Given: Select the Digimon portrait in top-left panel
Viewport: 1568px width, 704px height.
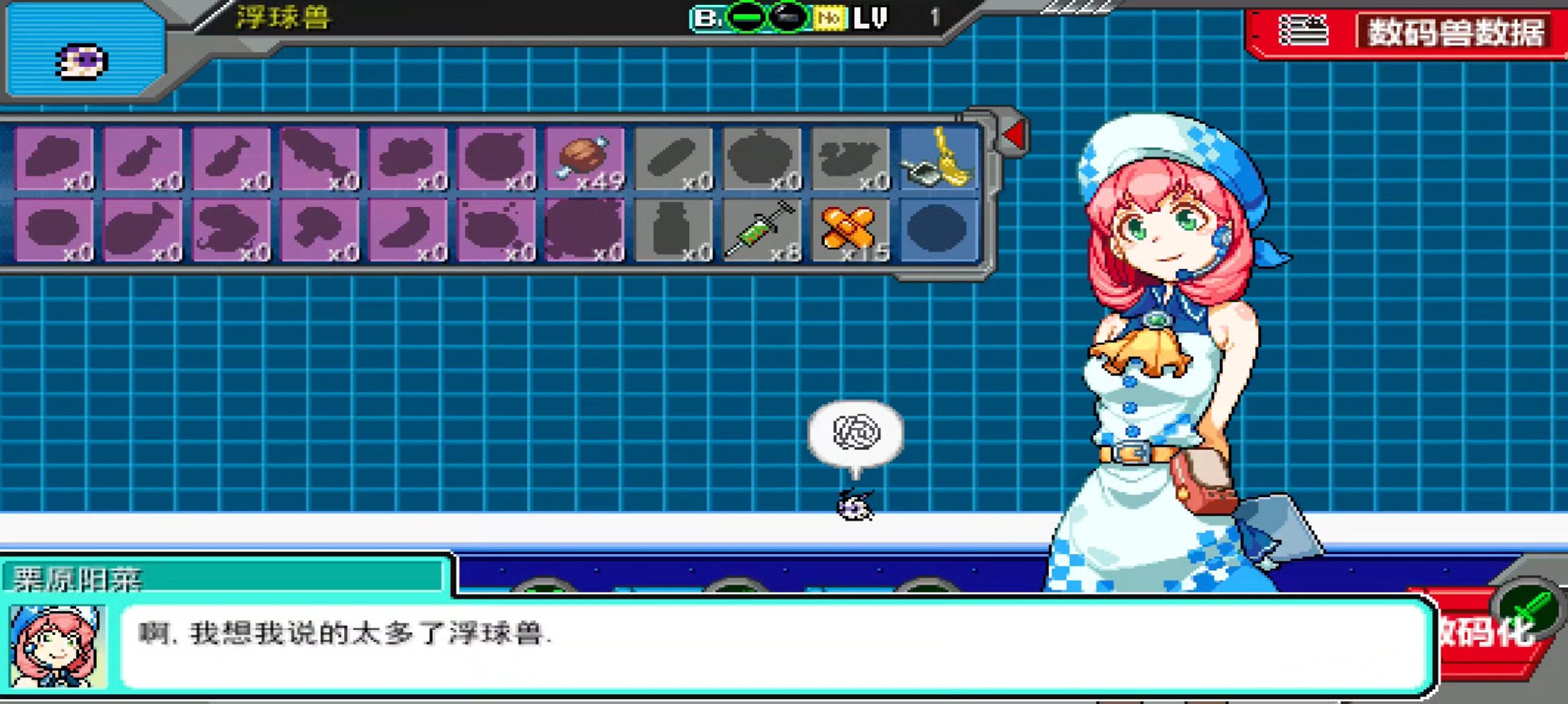Looking at the screenshot, I should click(83, 61).
